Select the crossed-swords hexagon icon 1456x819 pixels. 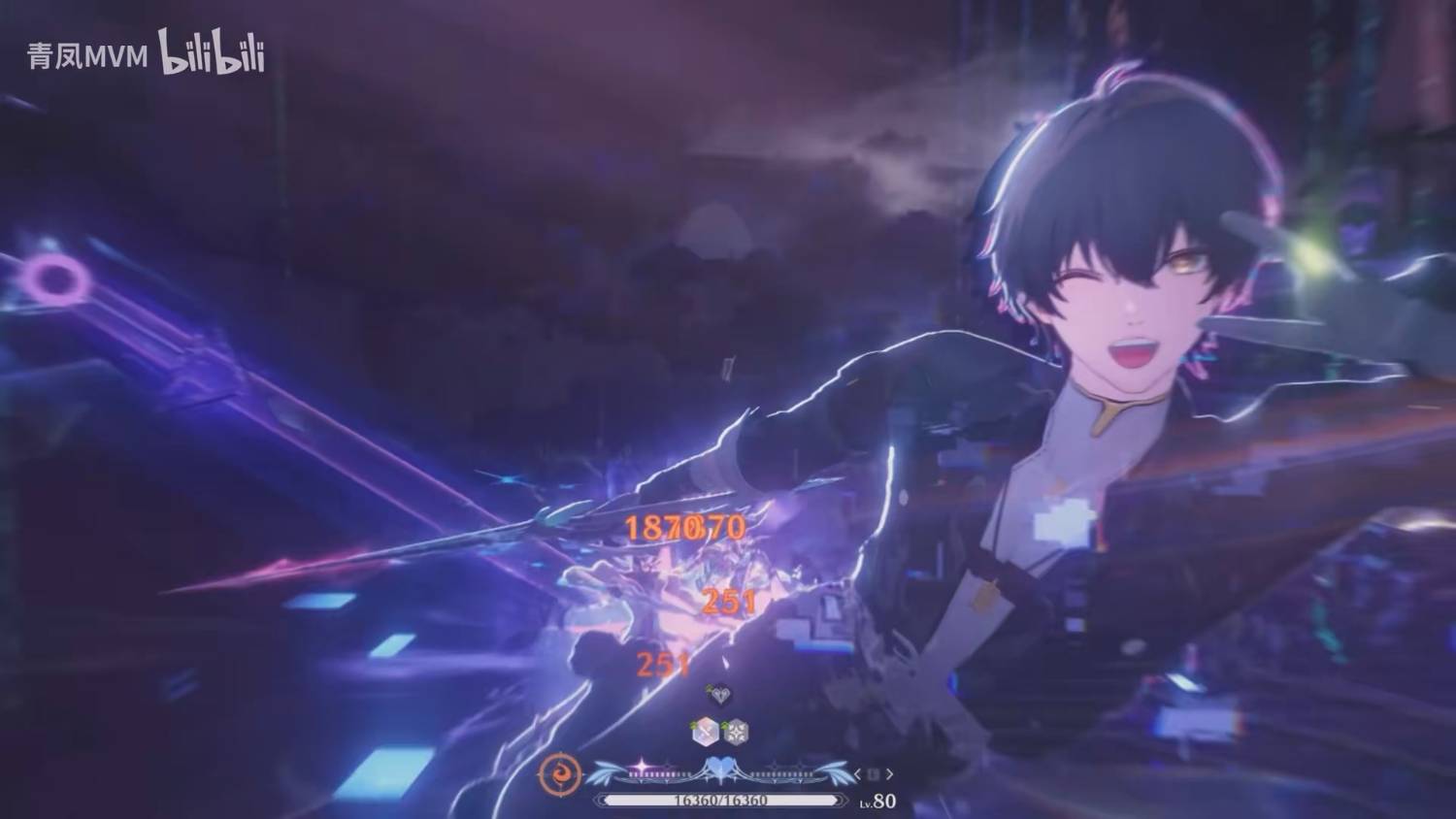point(706,732)
